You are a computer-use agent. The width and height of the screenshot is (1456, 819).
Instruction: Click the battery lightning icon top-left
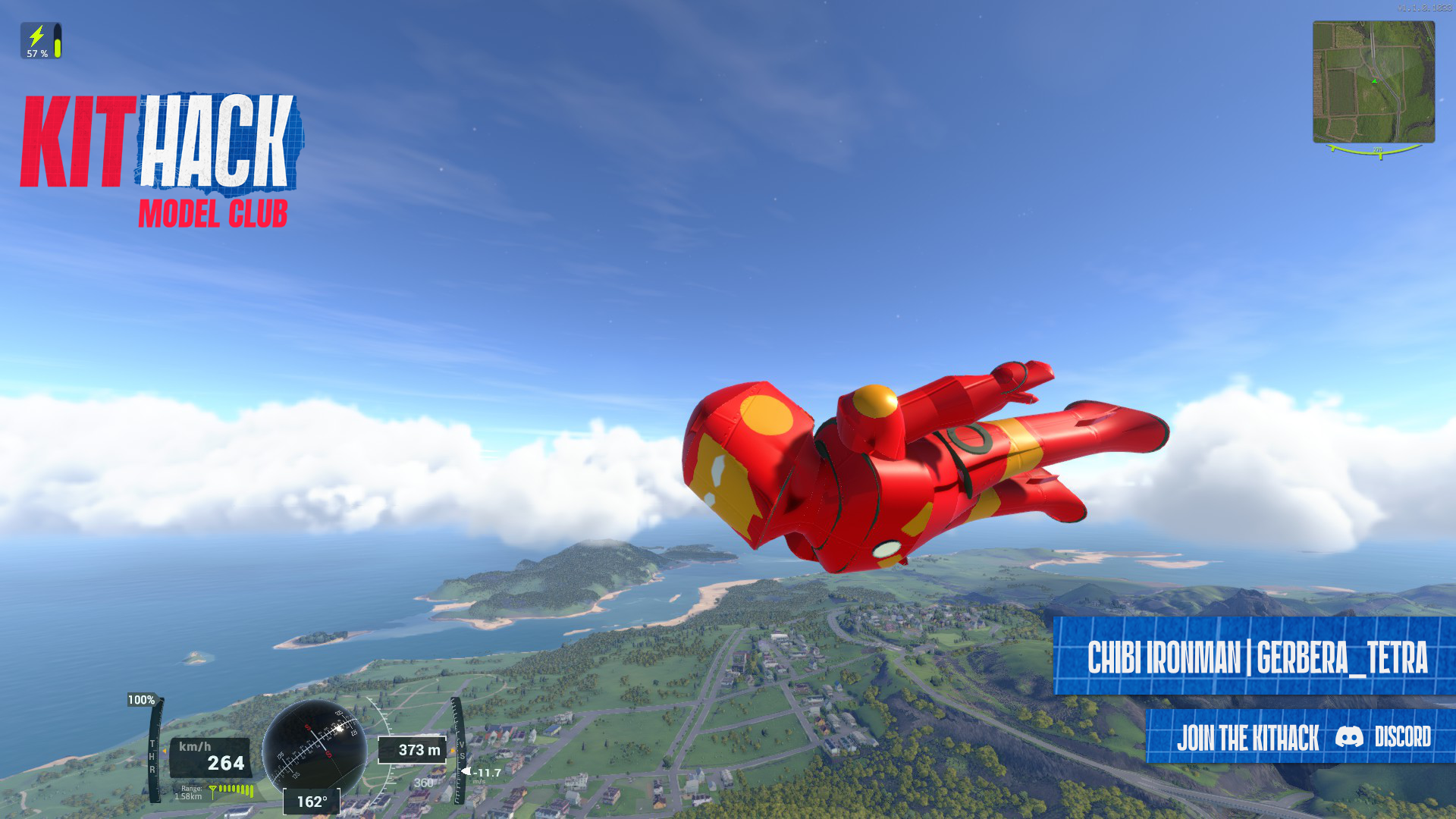click(x=35, y=35)
